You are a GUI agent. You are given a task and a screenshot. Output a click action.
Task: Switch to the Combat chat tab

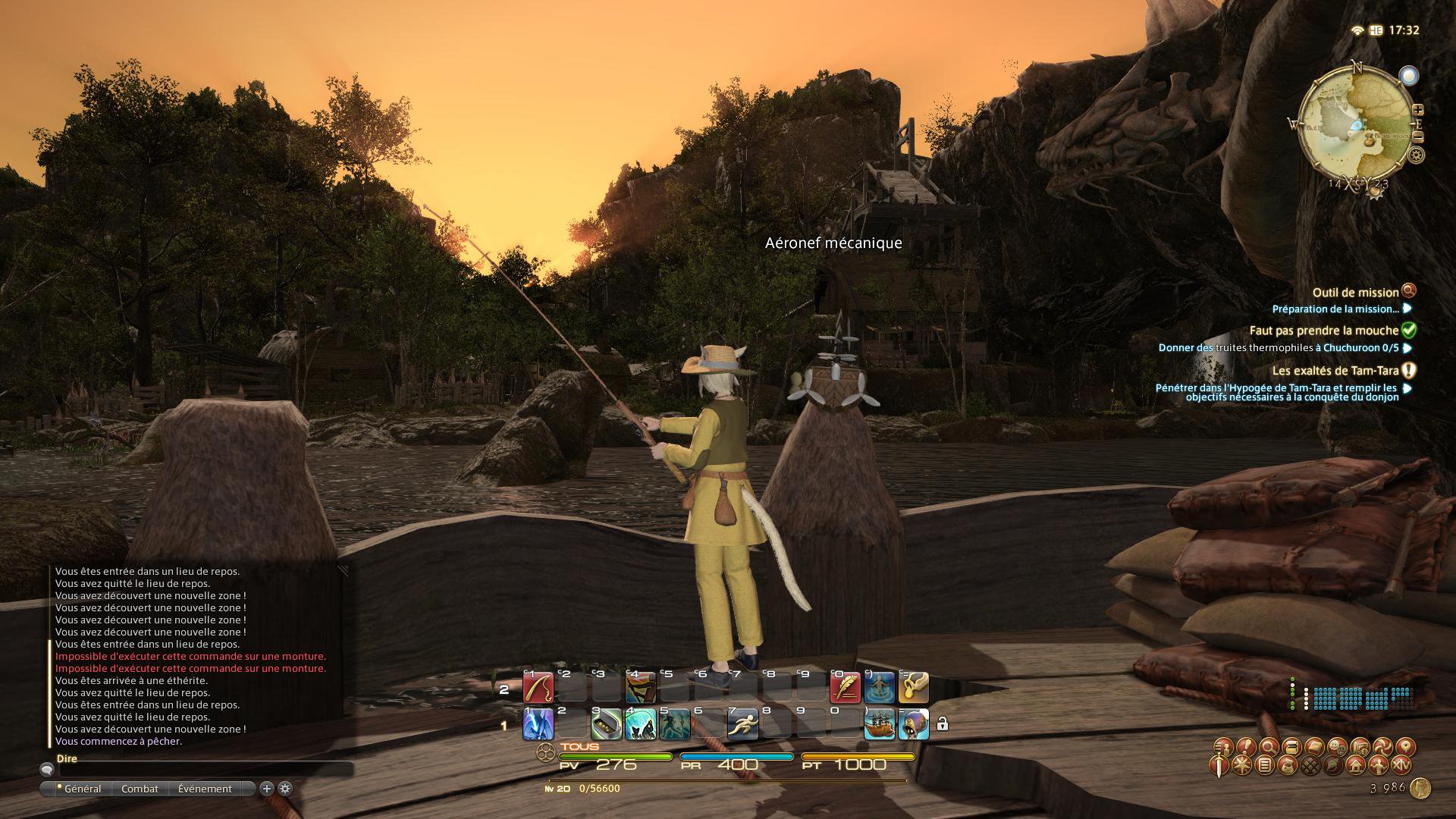click(x=140, y=789)
